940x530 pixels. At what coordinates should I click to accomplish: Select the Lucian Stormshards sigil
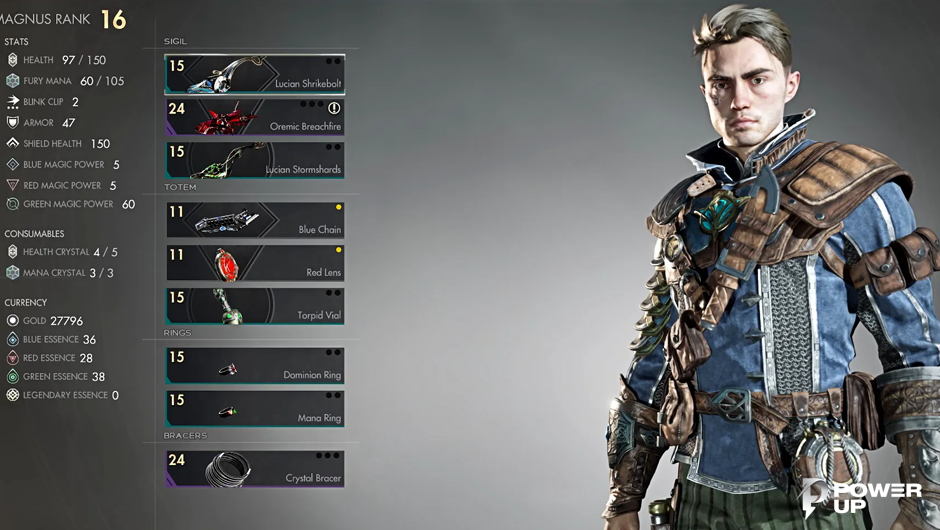tap(255, 160)
